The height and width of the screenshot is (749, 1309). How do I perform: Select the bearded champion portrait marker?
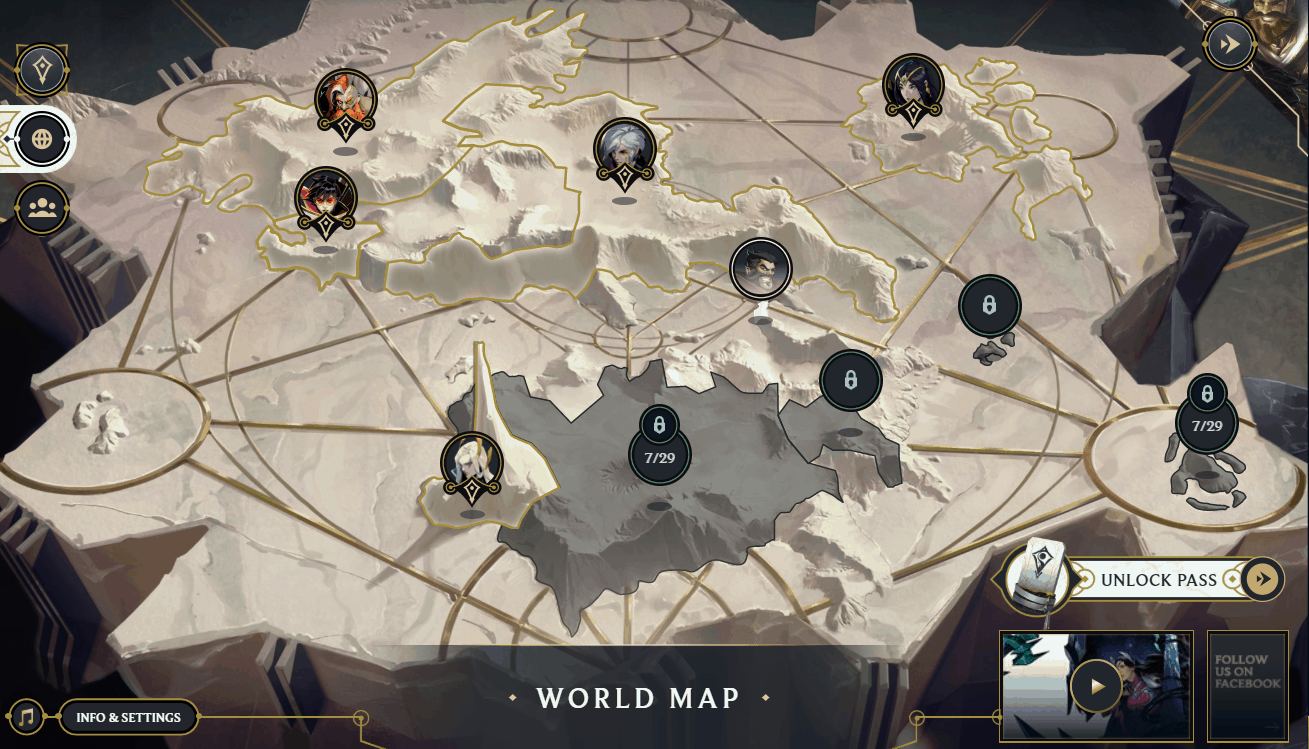click(x=761, y=268)
